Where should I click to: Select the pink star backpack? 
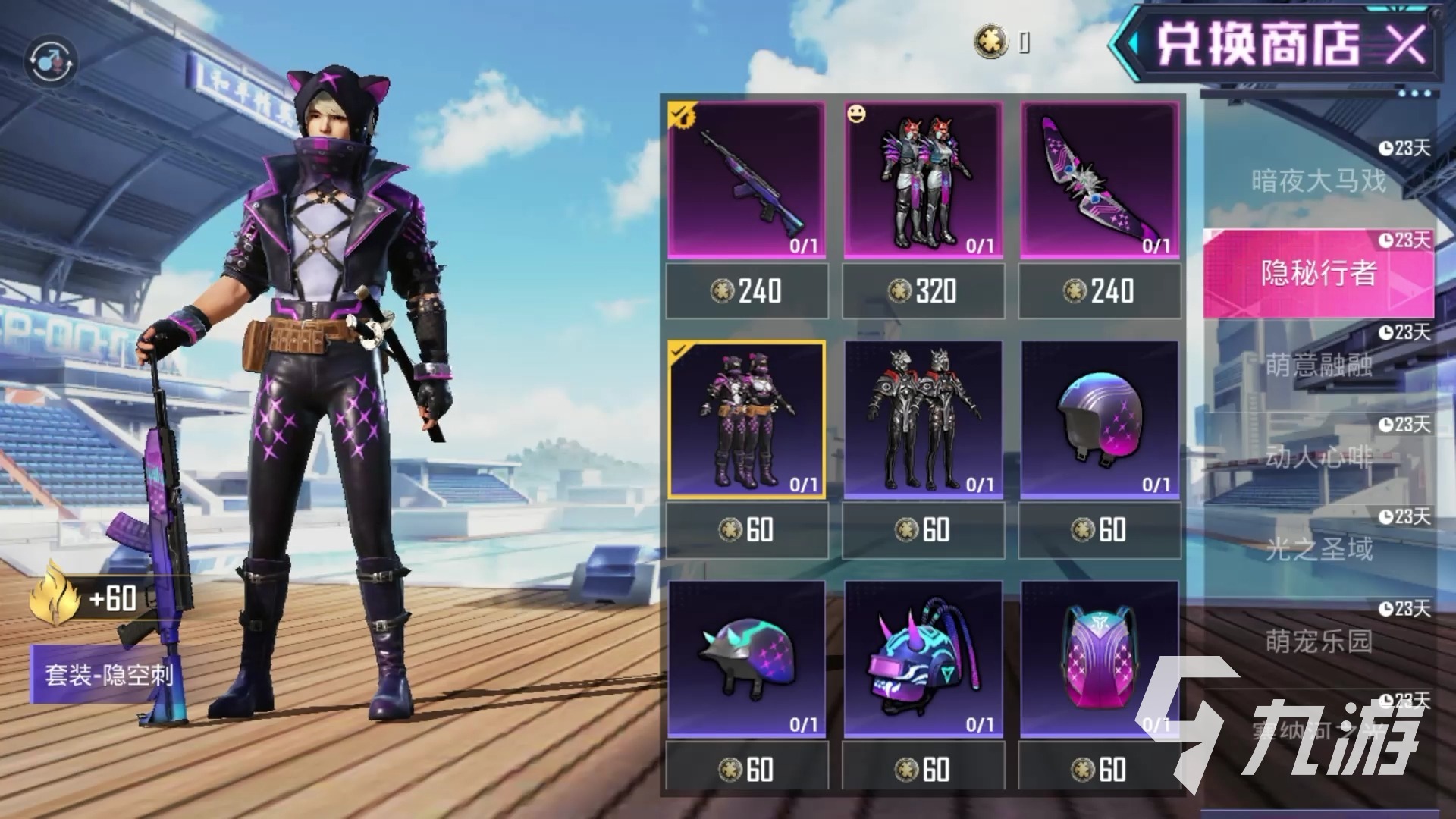point(1100,658)
